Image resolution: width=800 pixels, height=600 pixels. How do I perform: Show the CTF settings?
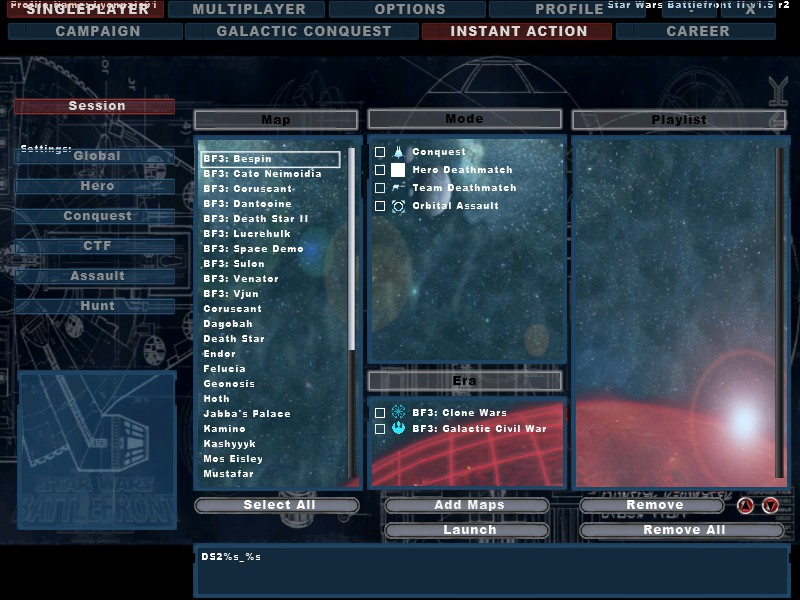(x=96, y=246)
